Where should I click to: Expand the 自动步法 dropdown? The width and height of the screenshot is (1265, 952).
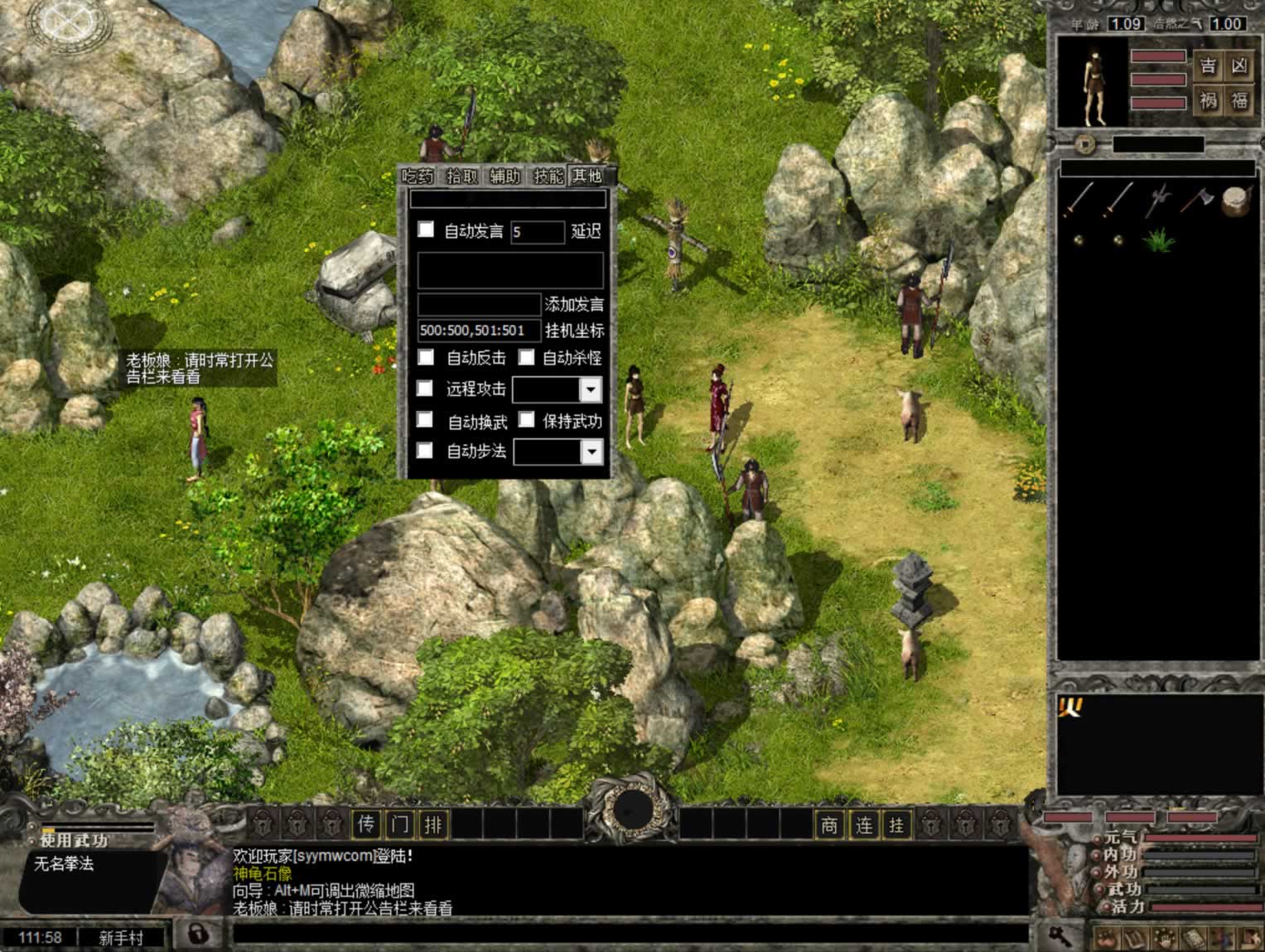tap(591, 452)
